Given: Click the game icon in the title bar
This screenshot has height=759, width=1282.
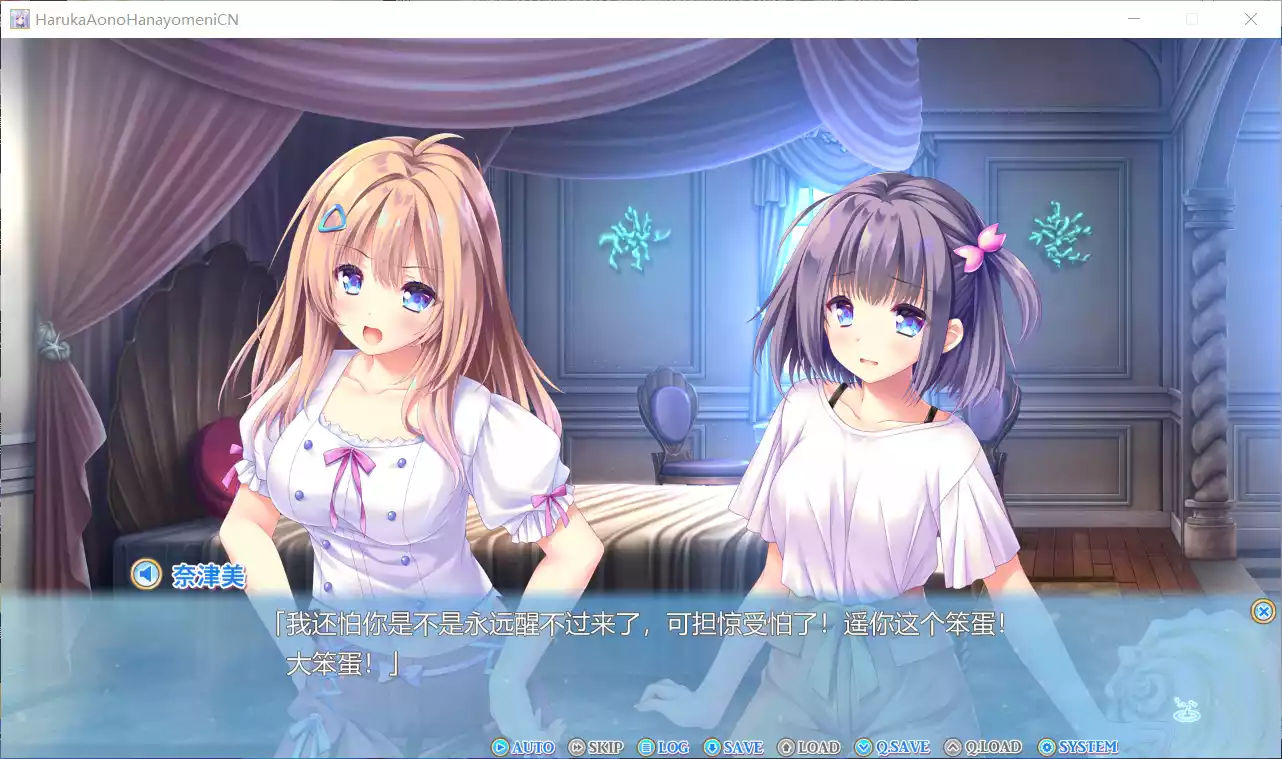Looking at the screenshot, I should 19,18.
